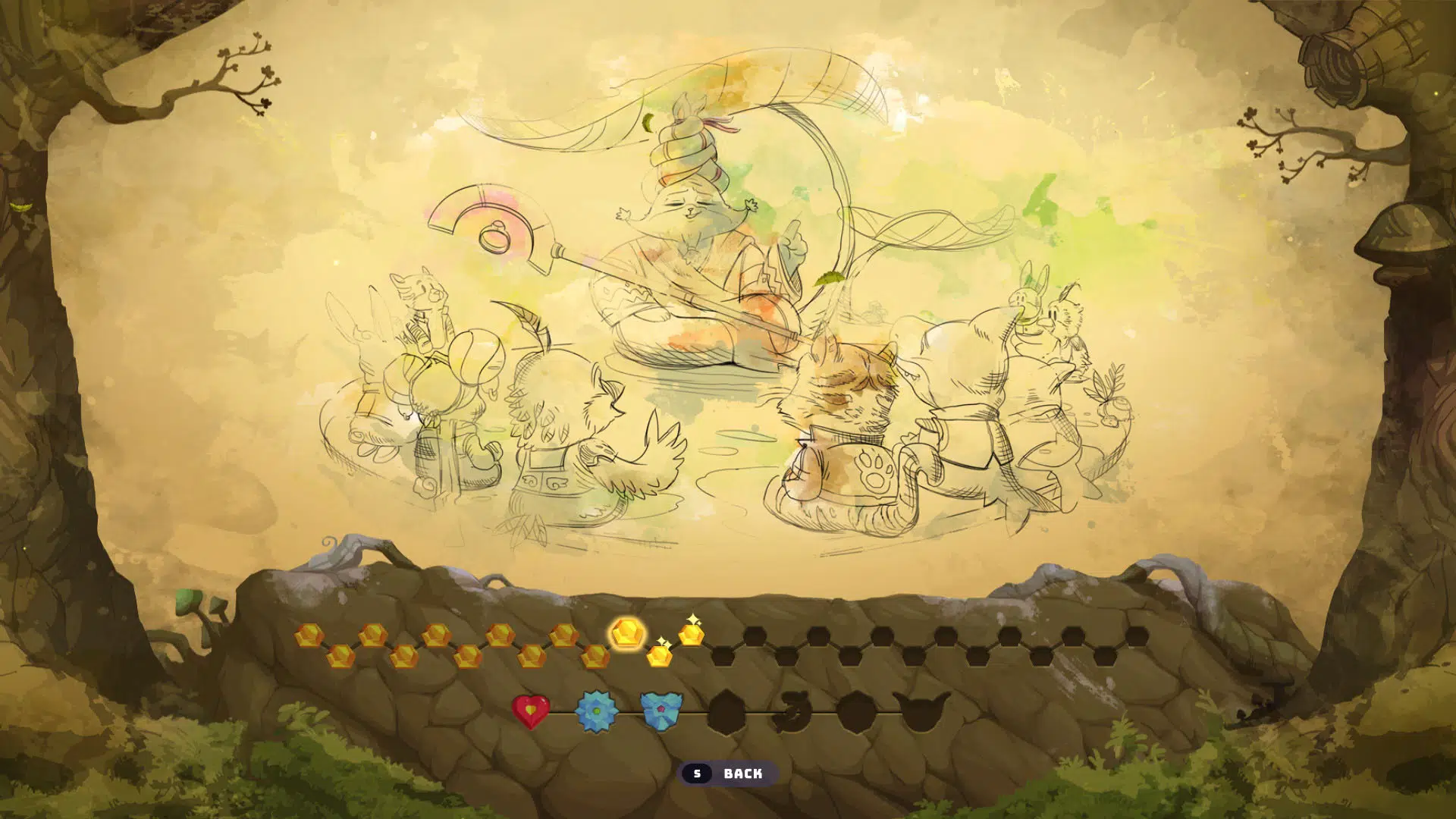Viewport: 1456px width, 819px height.
Task: Choose the blue spiky flower icon
Action: (x=596, y=711)
